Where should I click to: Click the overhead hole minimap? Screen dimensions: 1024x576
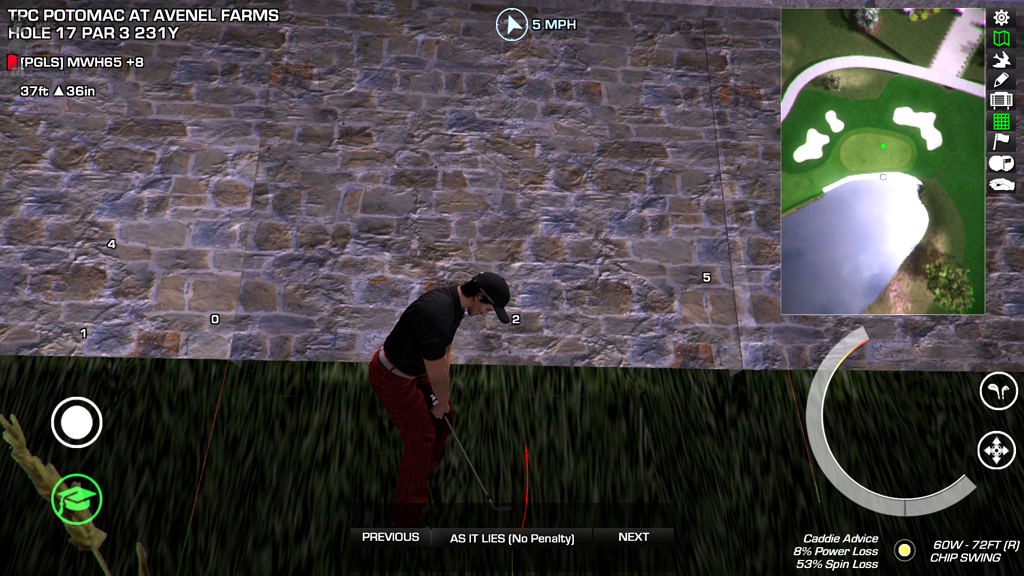pyautogui.click(x=882, y=161)
